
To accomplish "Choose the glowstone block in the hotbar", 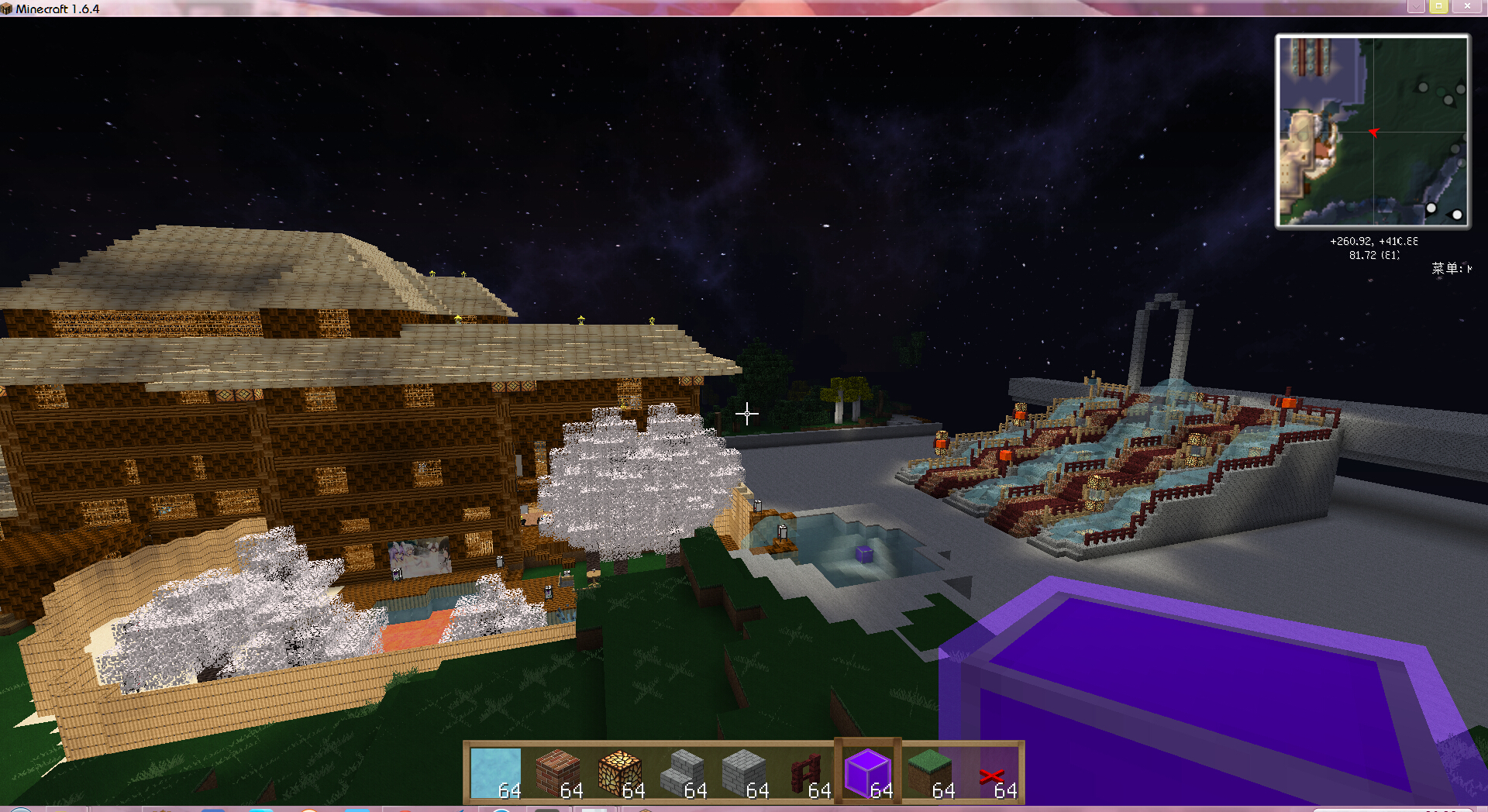I will [620, 772].
